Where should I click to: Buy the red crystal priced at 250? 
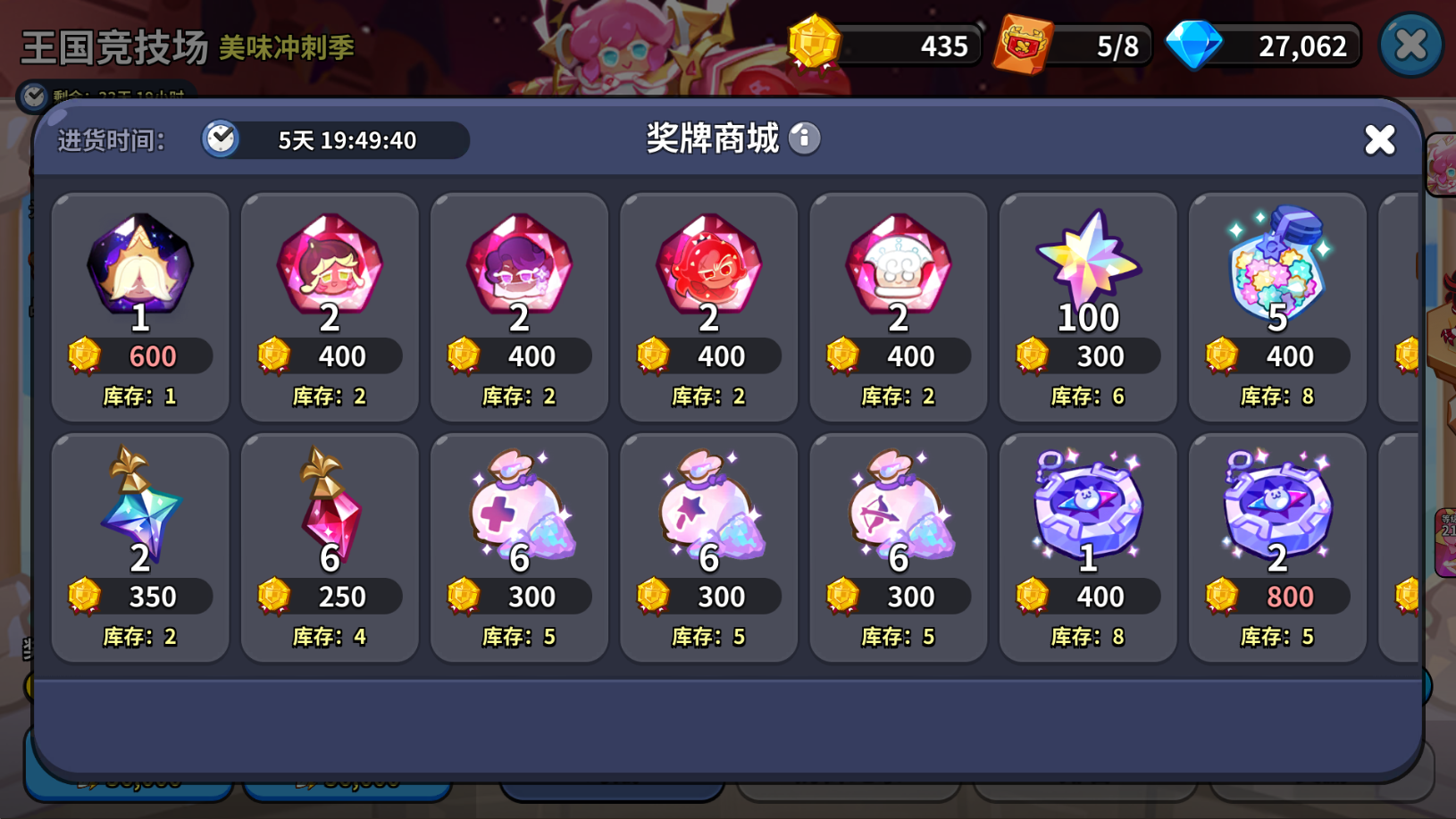[330, 547]
